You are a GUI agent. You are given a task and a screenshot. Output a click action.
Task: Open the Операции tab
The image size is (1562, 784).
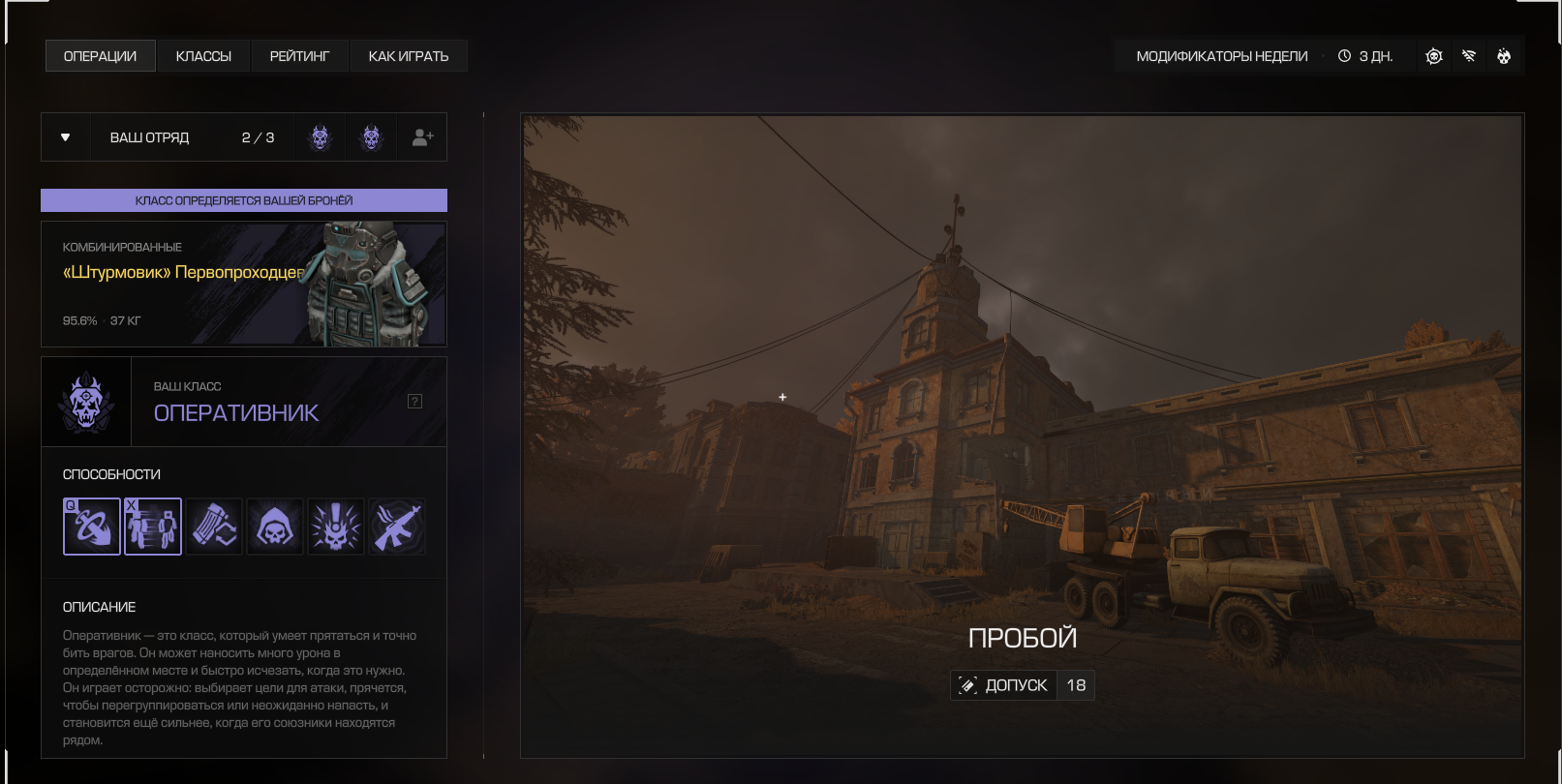[x=100, y=56]
